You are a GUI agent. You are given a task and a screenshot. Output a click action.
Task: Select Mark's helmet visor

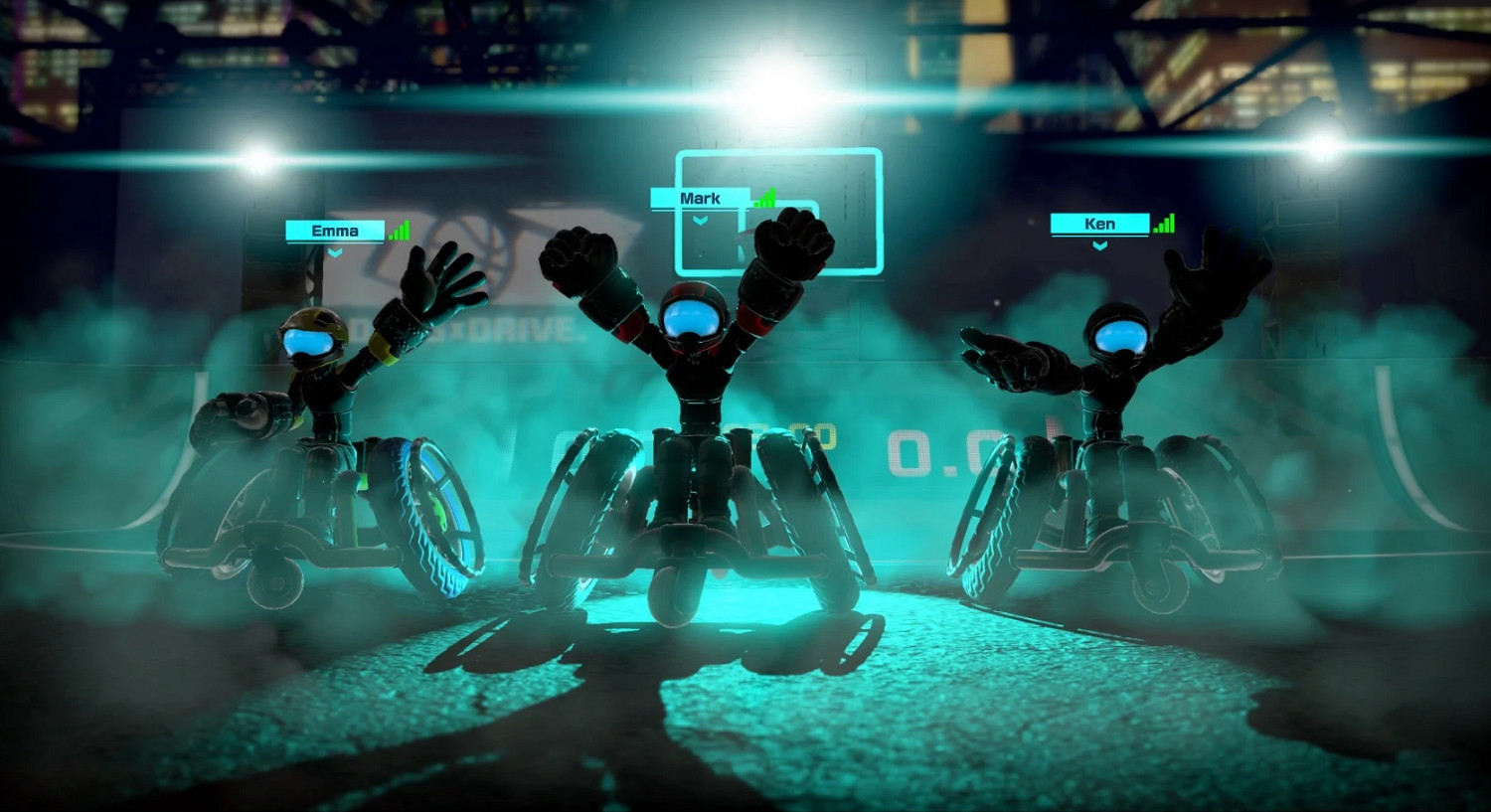tap(695, 316)
